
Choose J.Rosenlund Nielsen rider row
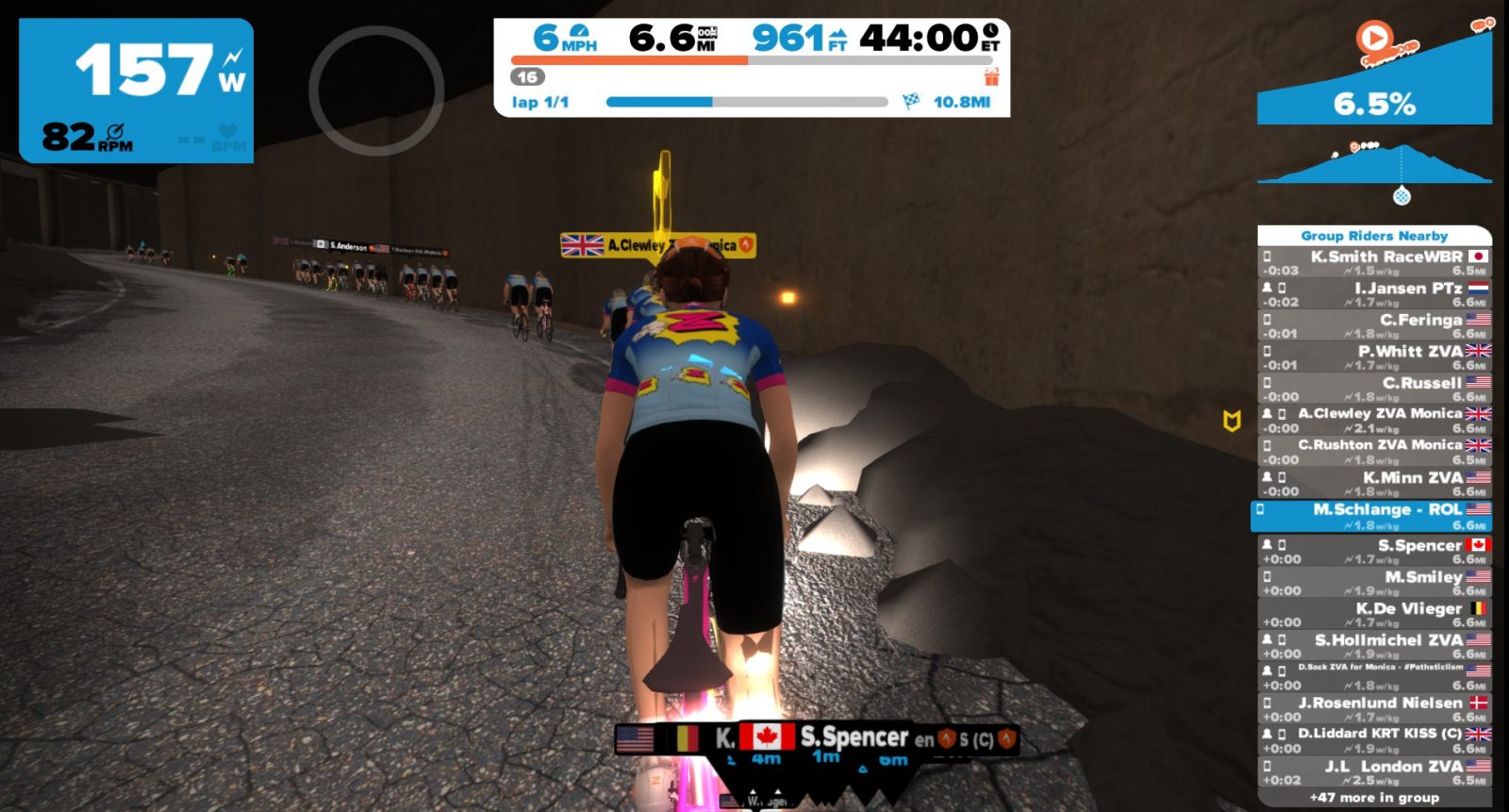point(1374,709)
